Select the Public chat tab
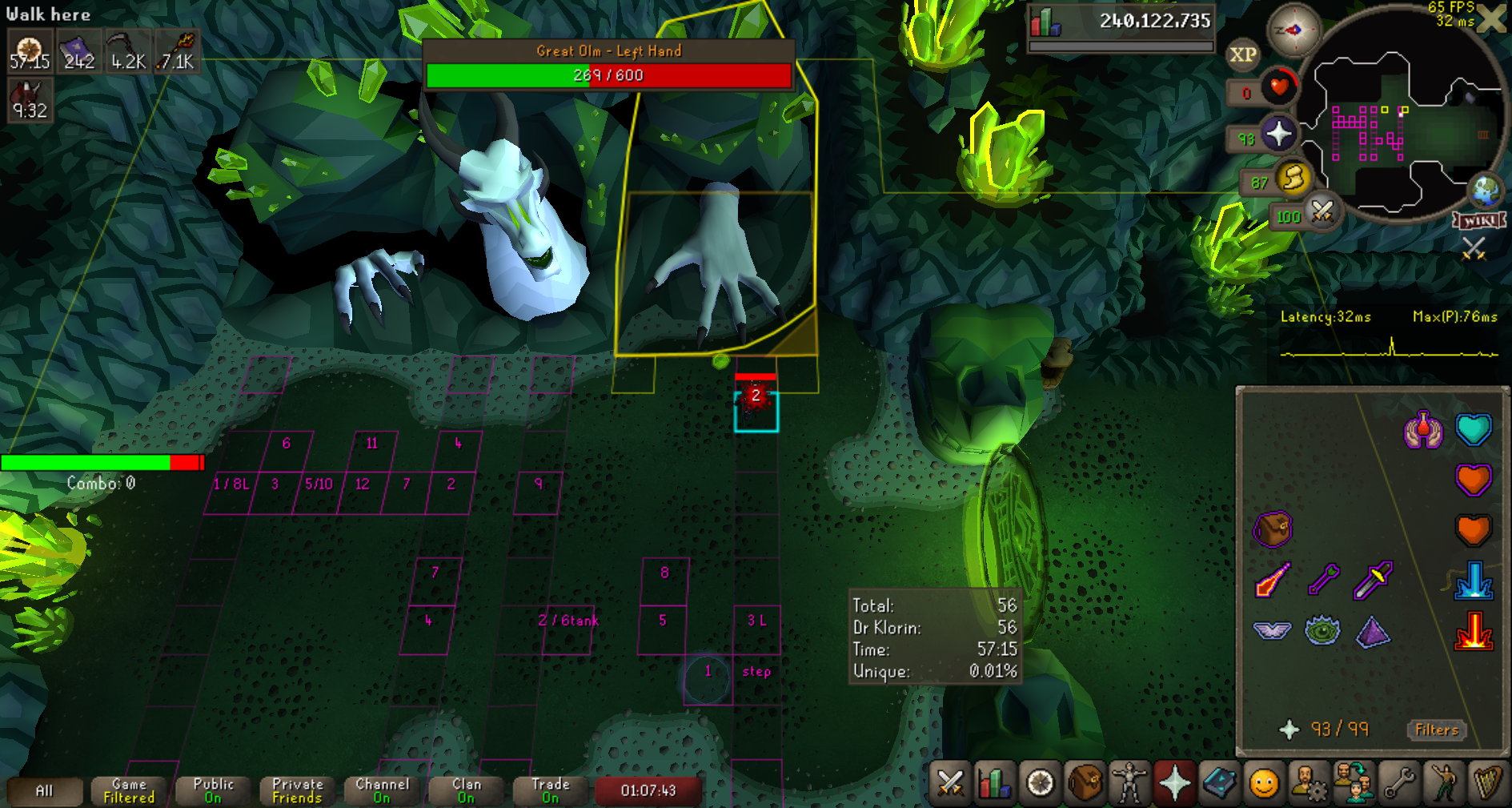The height and width of the screenshot is (808, 1512). point(213,790)
